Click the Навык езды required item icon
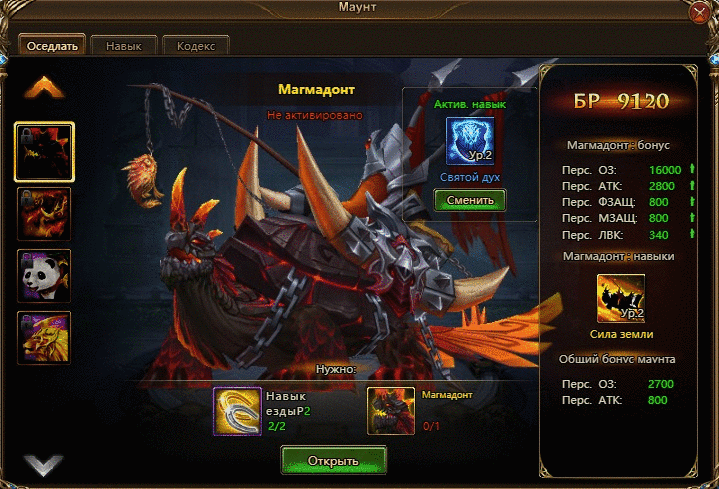Image resolution: width=719 pixels, height=489 pixels. click(237, 411)
